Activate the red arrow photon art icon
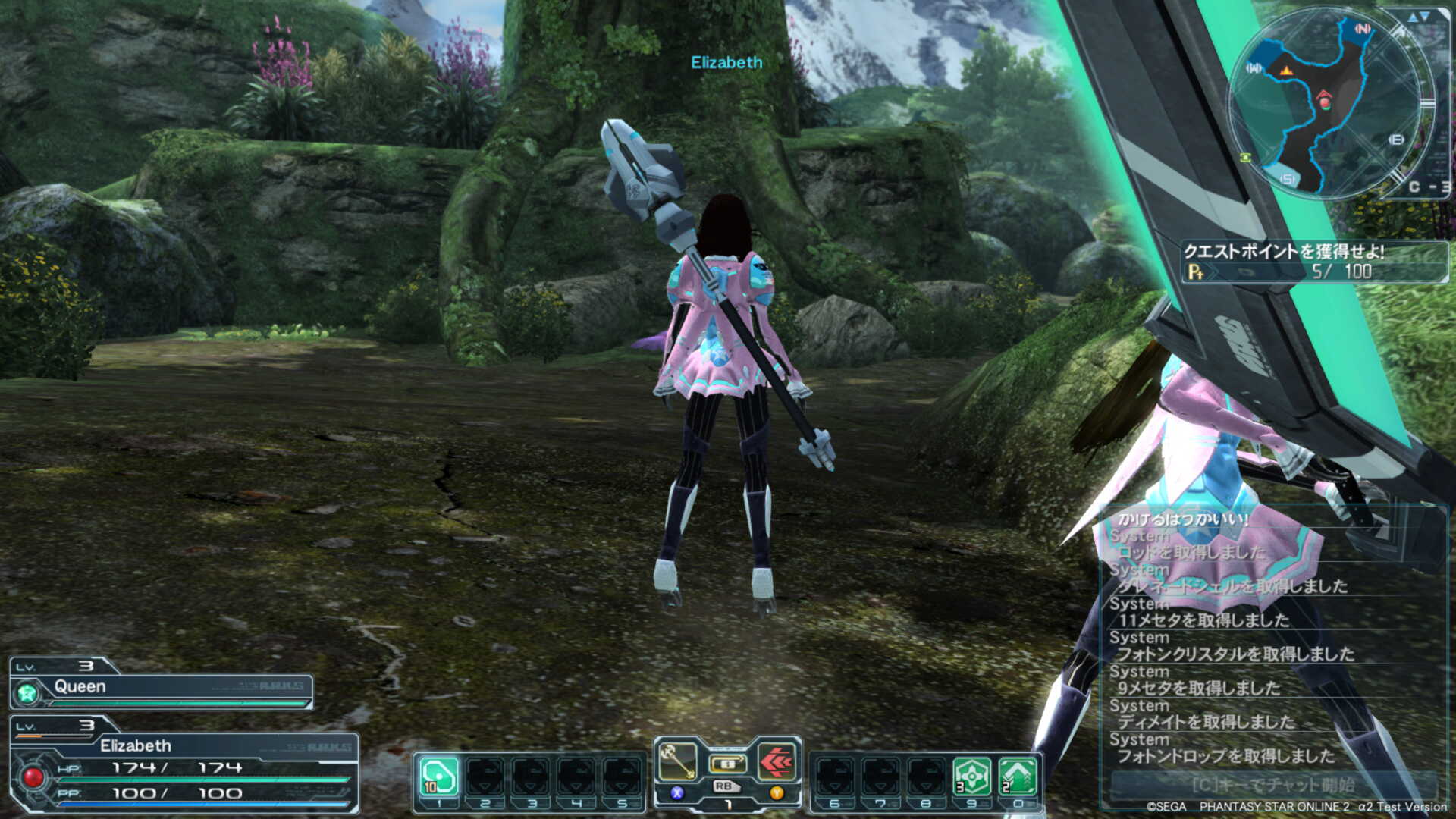The width and height of the screenshot is (1456, 819). pyautogui.click(x=777, y=761)
